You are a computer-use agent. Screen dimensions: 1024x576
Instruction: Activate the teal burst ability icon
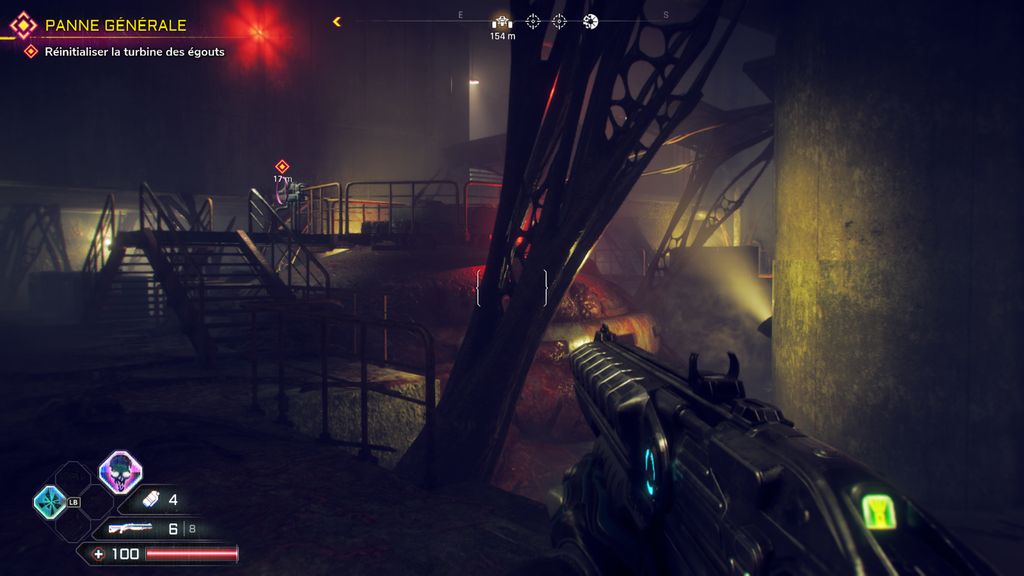[x=49, y=502]
